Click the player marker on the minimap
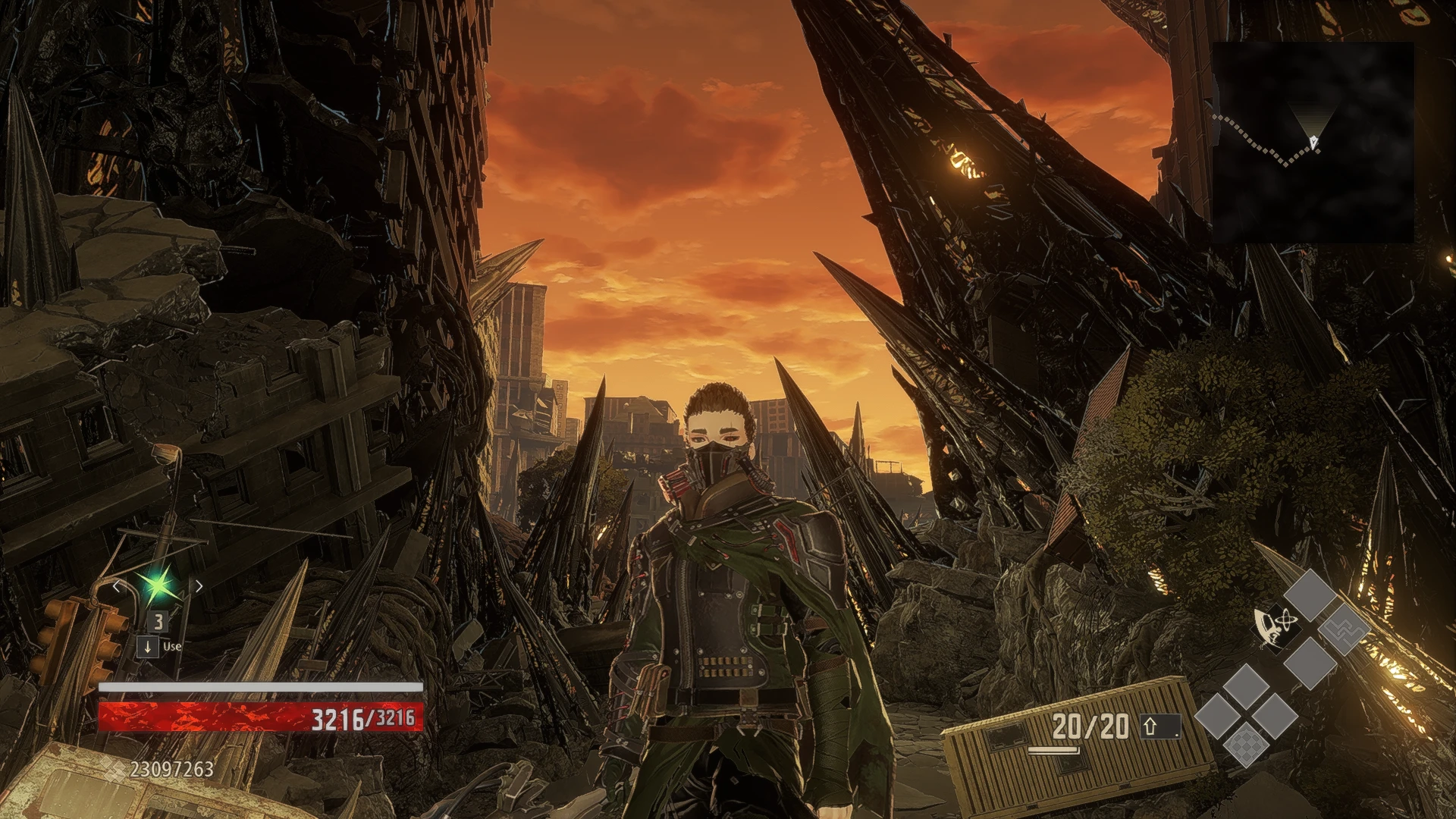Viewport: 1456px width, 819px height. pos(1313,141)
